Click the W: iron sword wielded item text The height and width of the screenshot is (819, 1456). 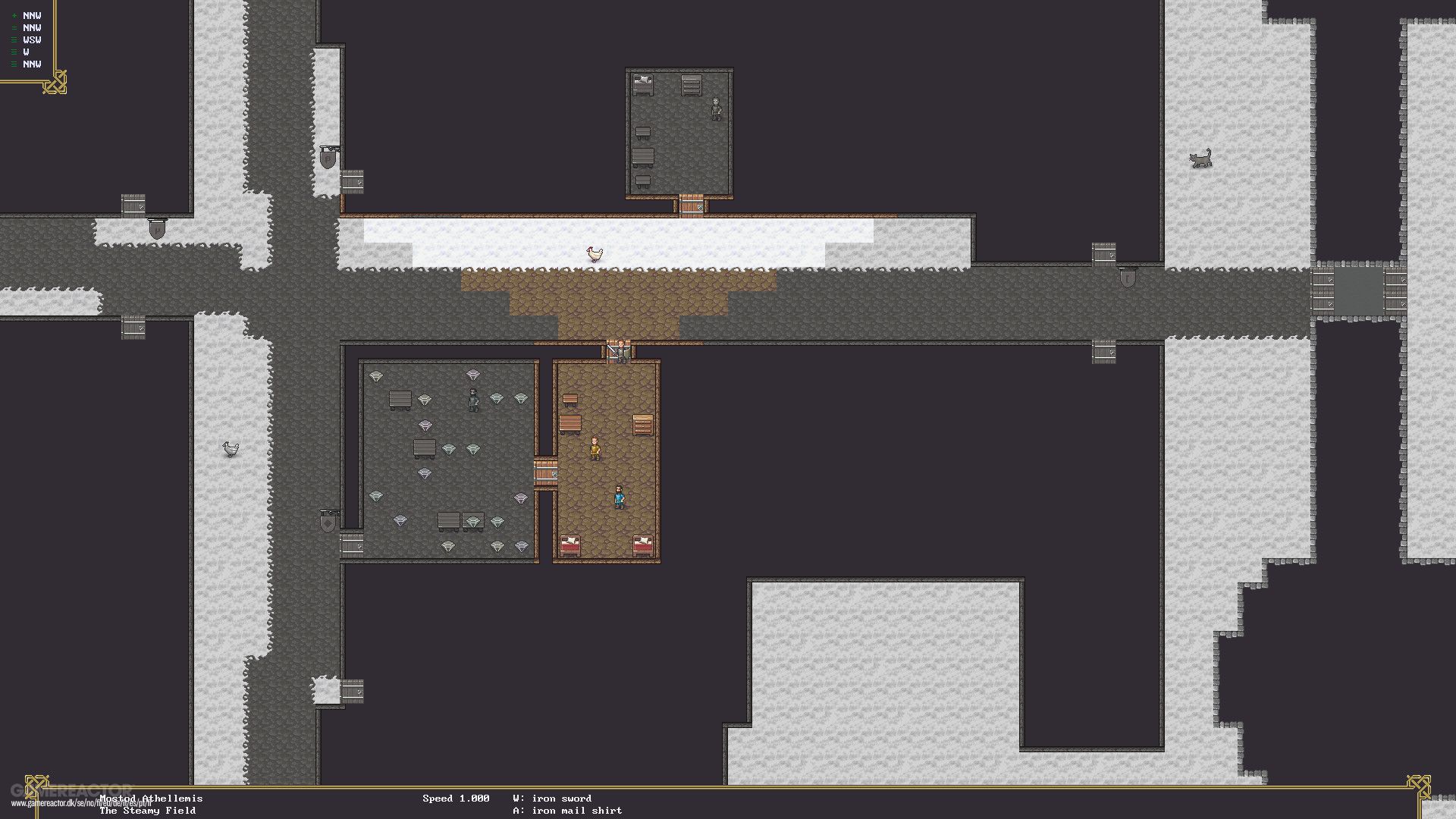click(552, 798)
